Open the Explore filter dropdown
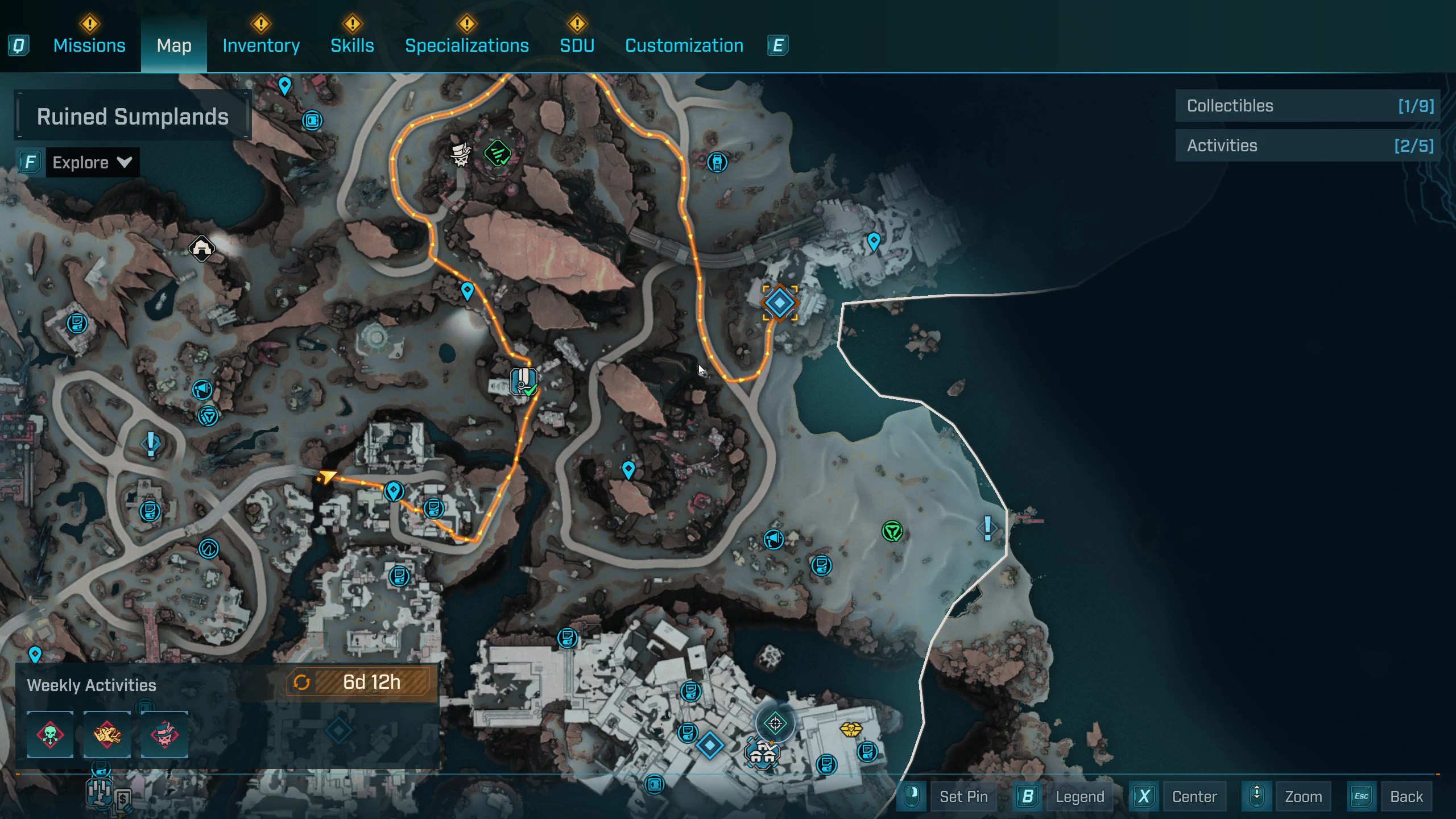Viewport: 1456px width, 819px height. point(92,163)
